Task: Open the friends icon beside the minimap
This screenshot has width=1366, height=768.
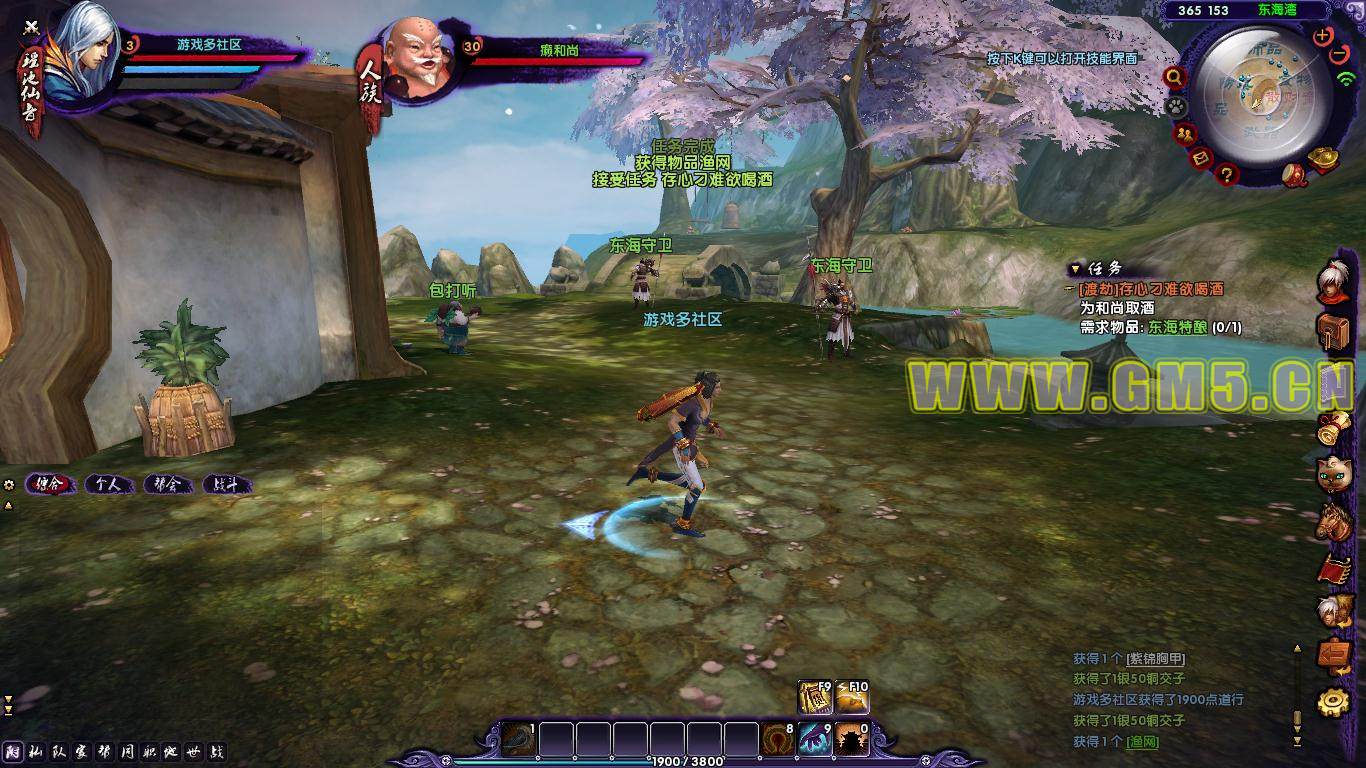Action: click(1186, 134)
